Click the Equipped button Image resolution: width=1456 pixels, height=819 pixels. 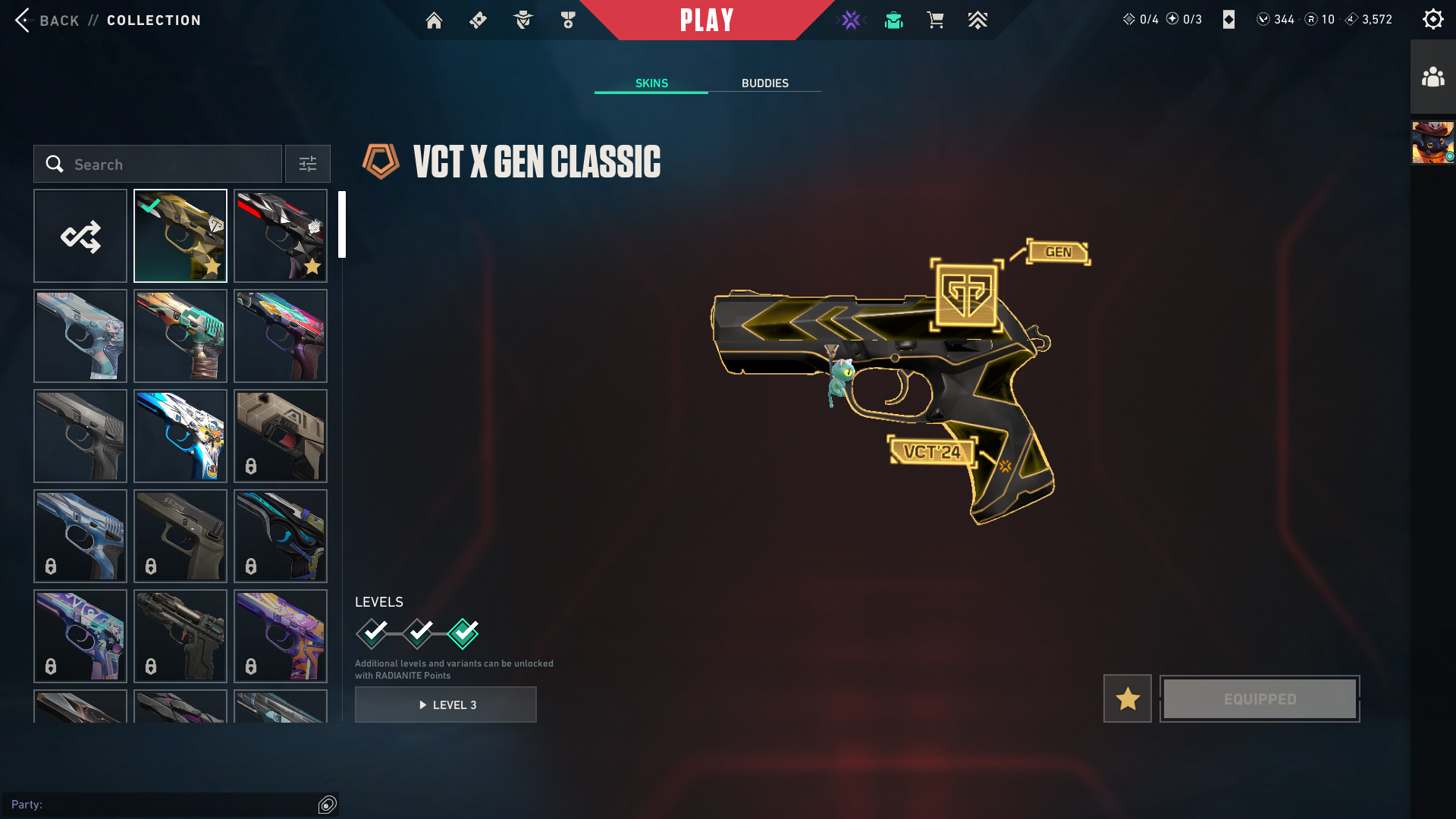[x=1260, y=699]
